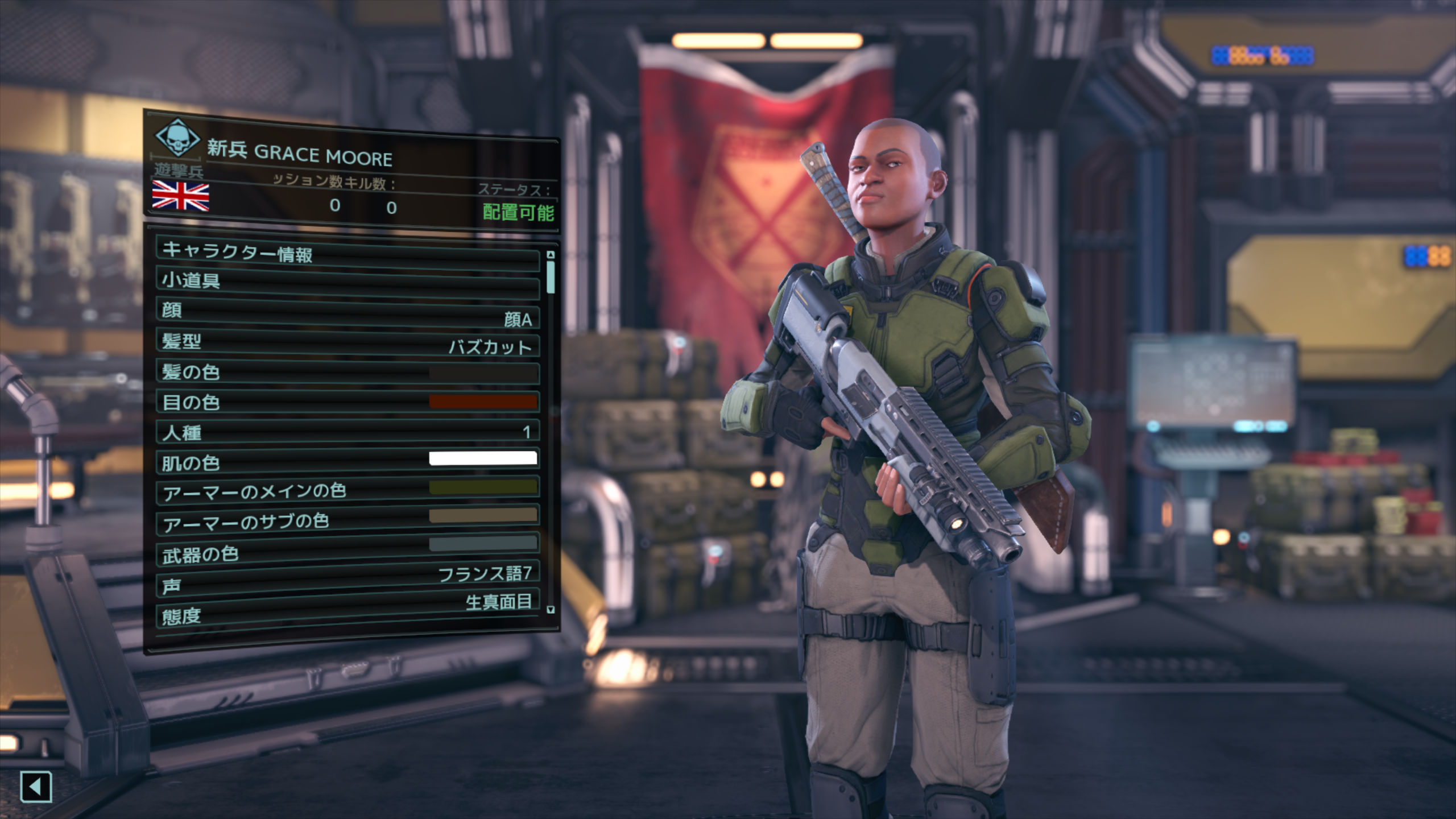Click the list's scroll-down arrow
1456x819 pixels.
coord(550,610)
